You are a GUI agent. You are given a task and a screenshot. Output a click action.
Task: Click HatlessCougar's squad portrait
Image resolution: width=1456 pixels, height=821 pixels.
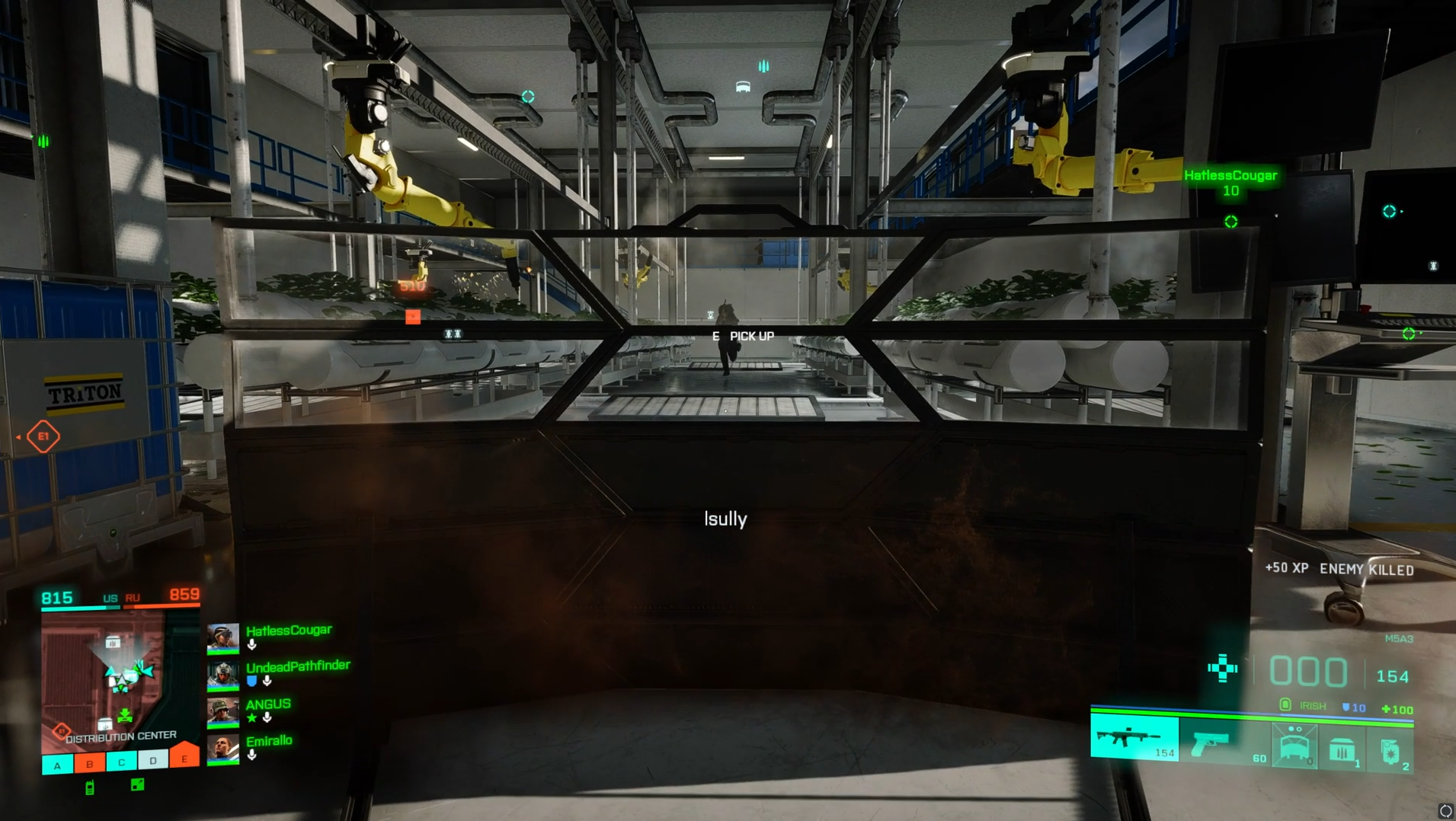pos(223,638)
